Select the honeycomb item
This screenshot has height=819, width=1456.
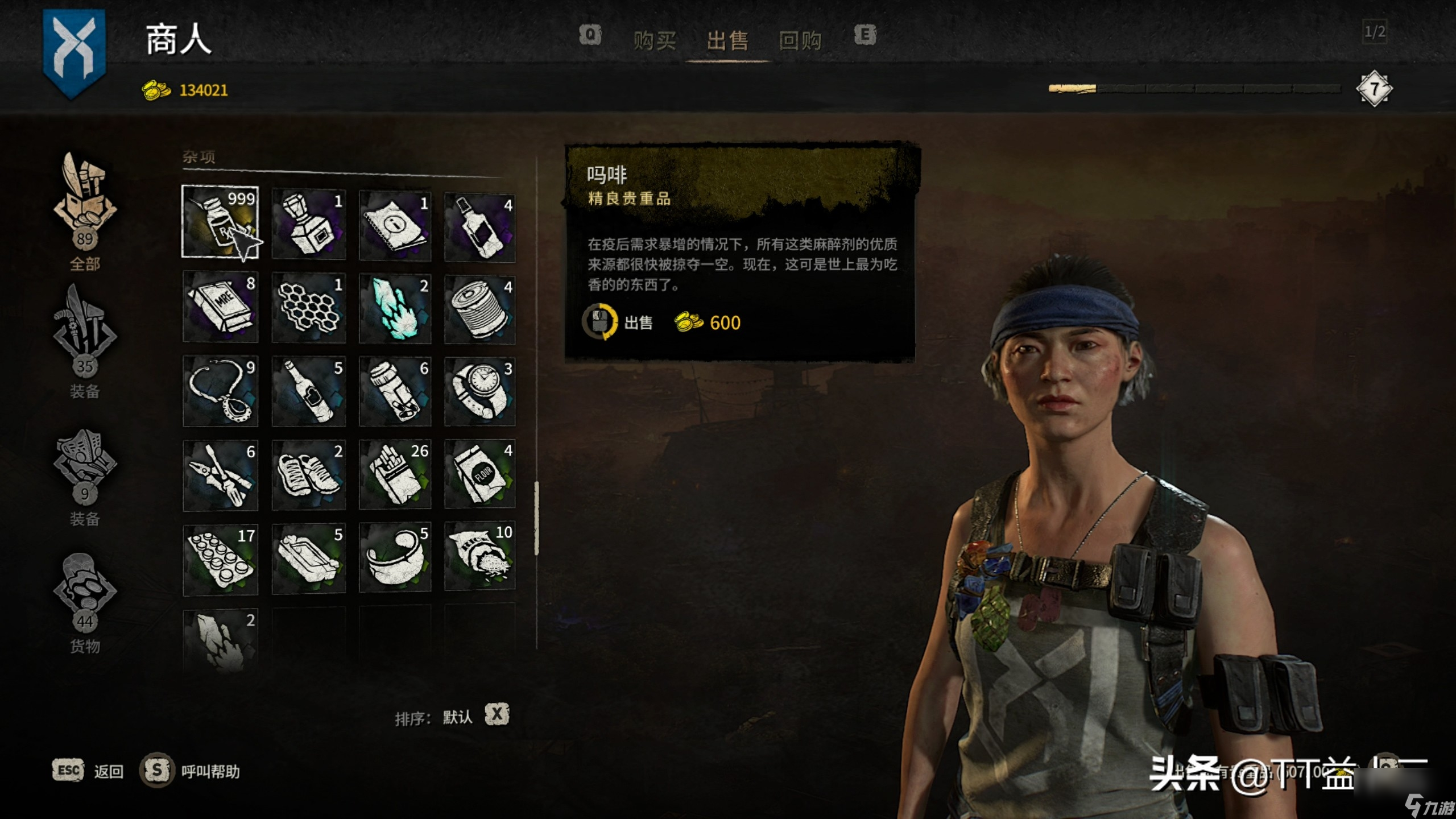tap(308, 308)
